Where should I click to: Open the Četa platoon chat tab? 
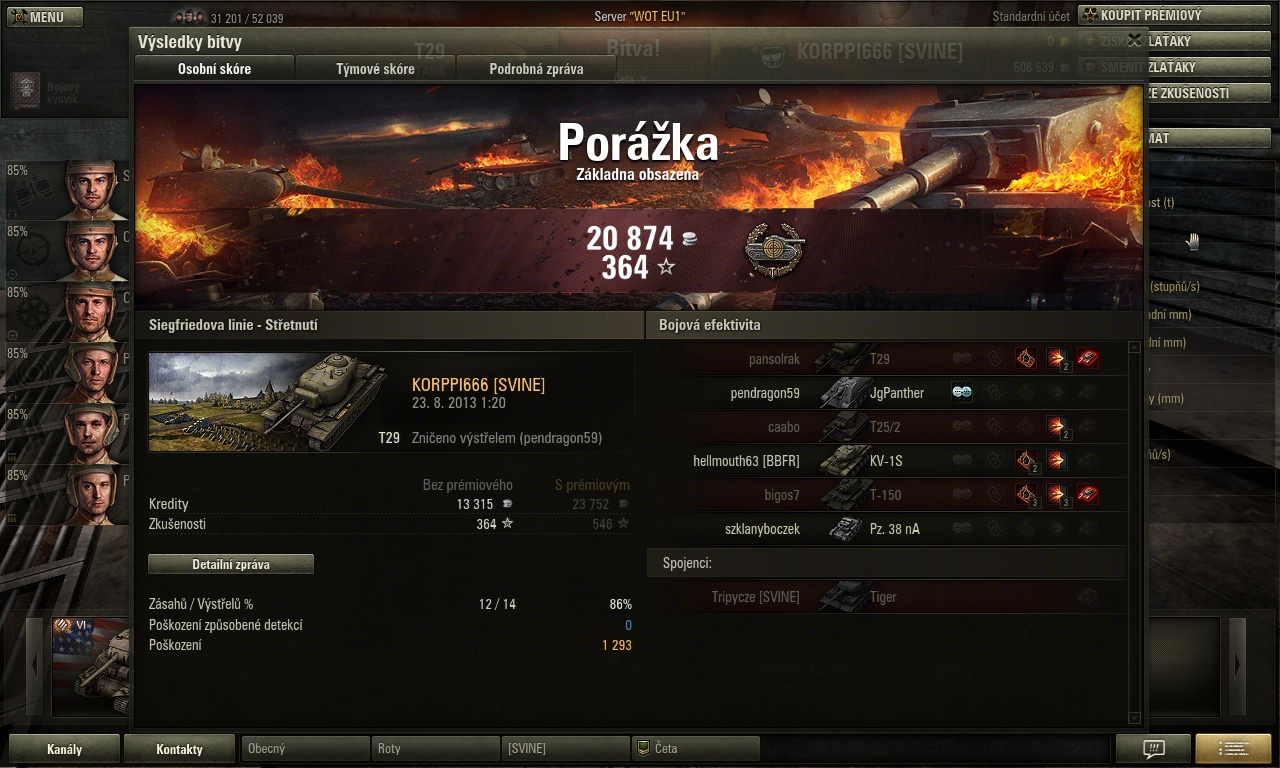(x=695, y=748)
